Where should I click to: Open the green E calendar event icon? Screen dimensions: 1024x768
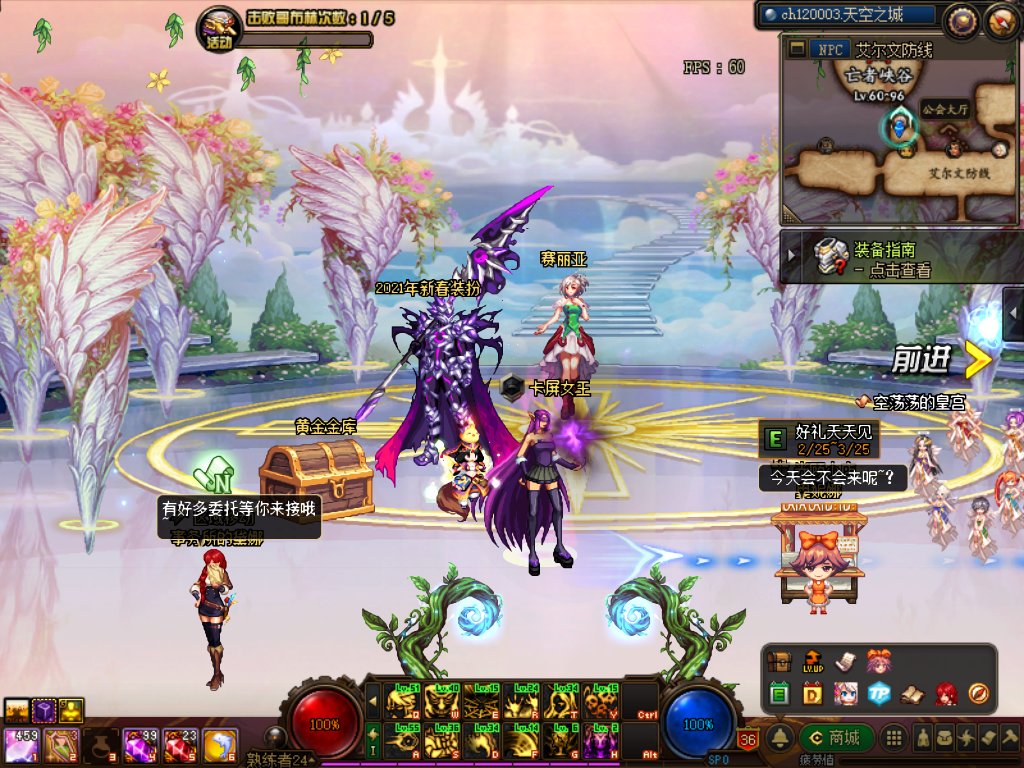click(x=780, y=693)
